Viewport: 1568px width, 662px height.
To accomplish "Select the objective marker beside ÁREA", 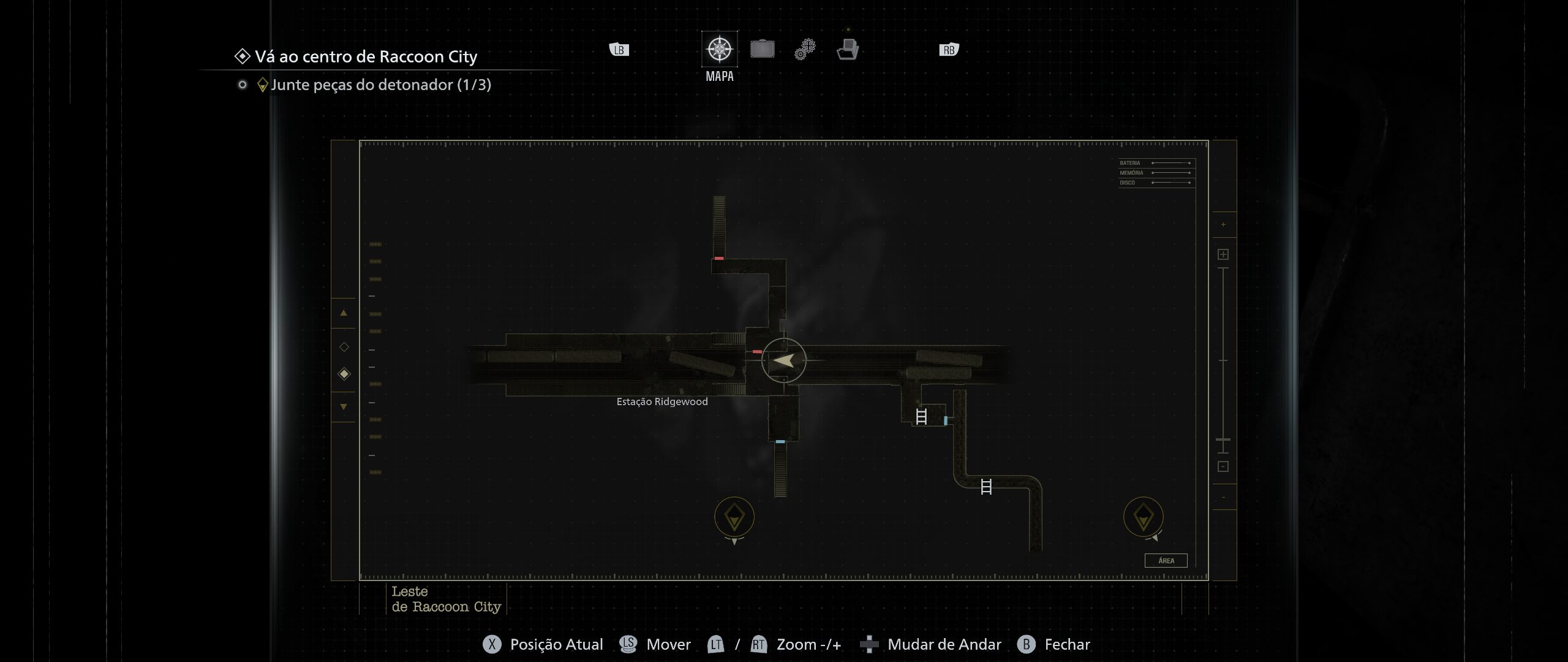I will (1143, 517).
